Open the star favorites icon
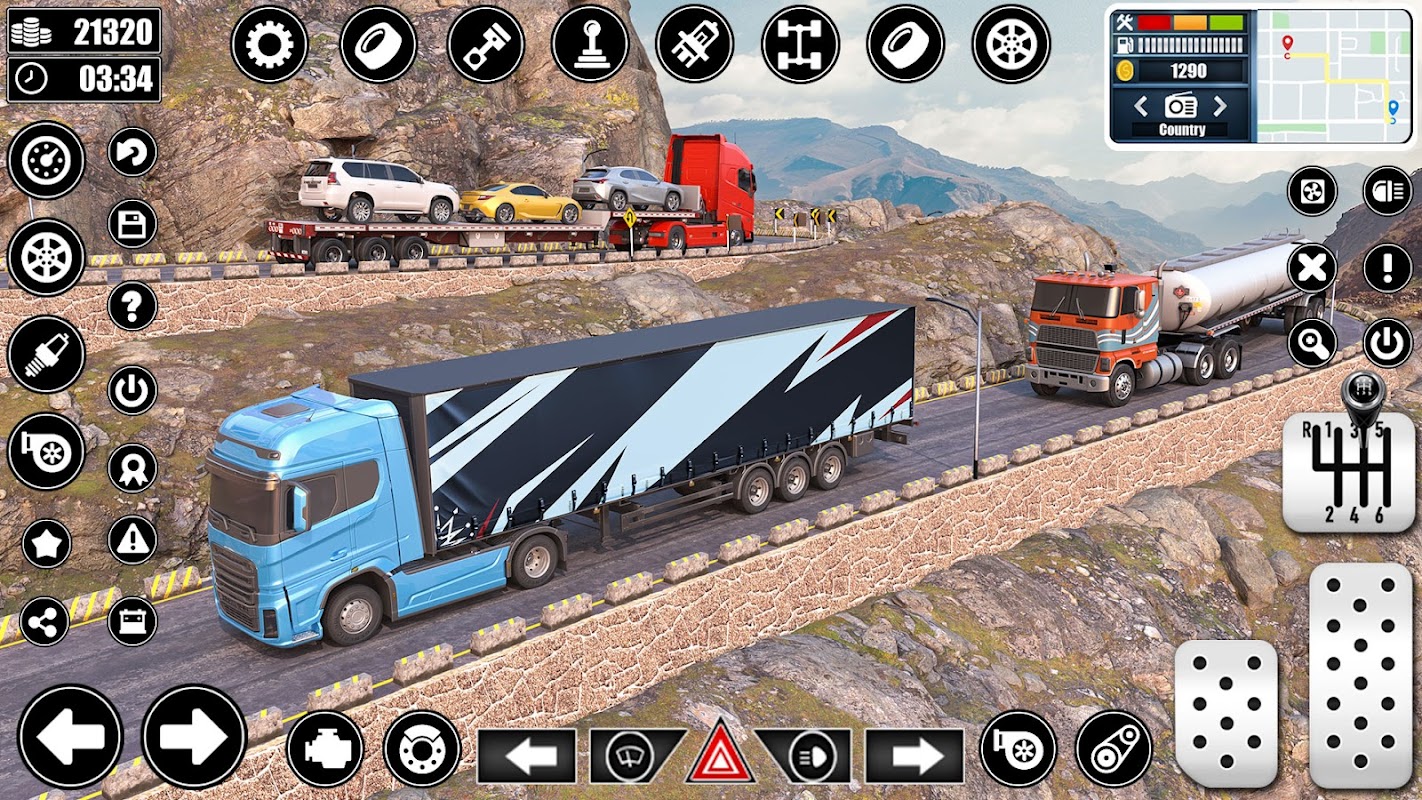 (x=46, y=544)
